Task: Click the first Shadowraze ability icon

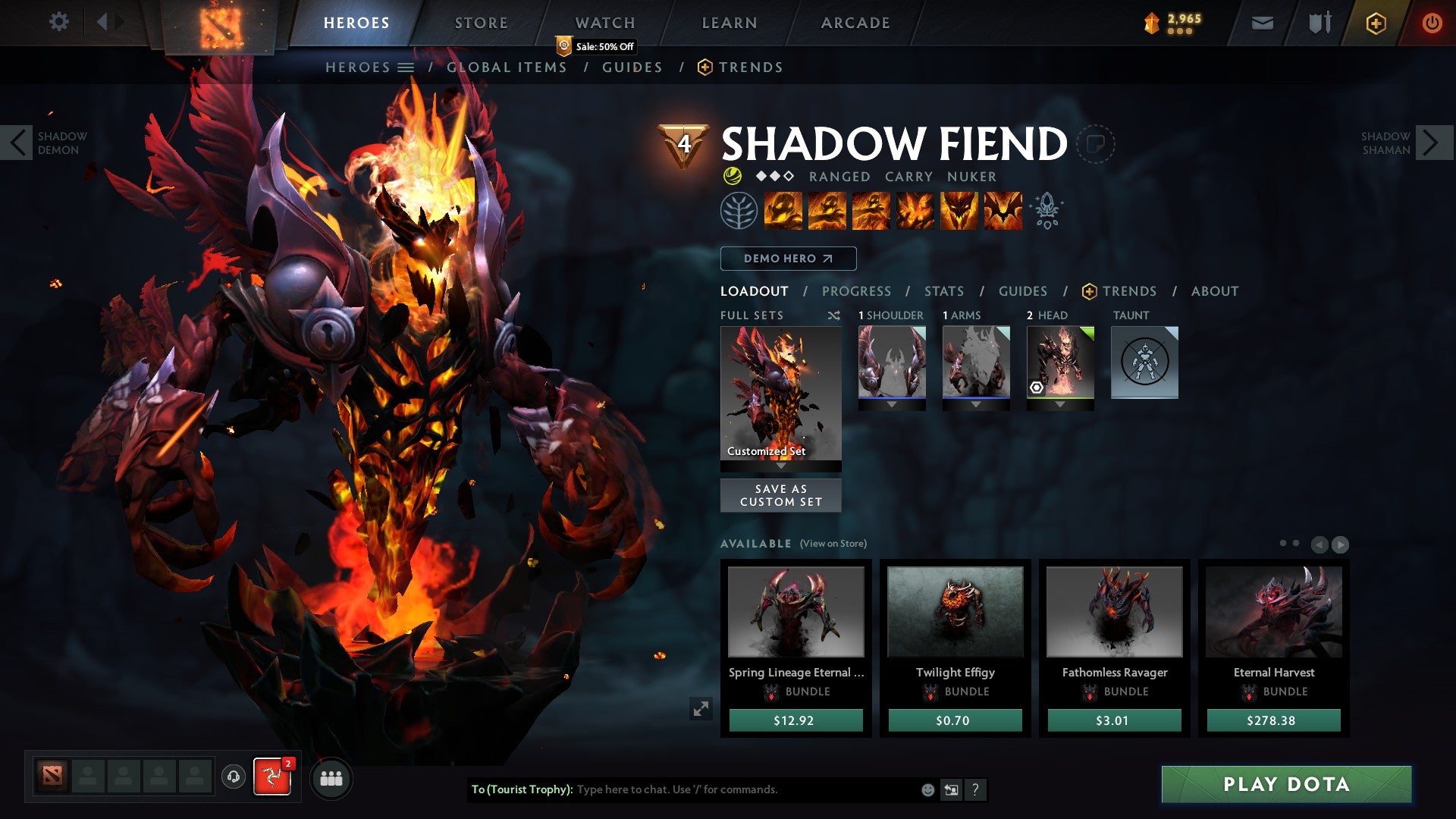Action: (783, 212)
